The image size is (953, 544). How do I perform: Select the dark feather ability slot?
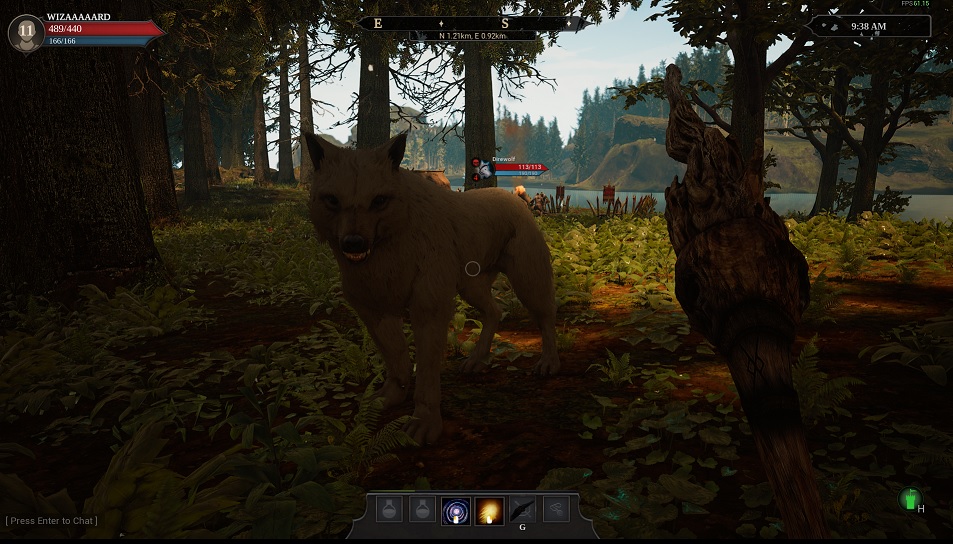[522, 510]
